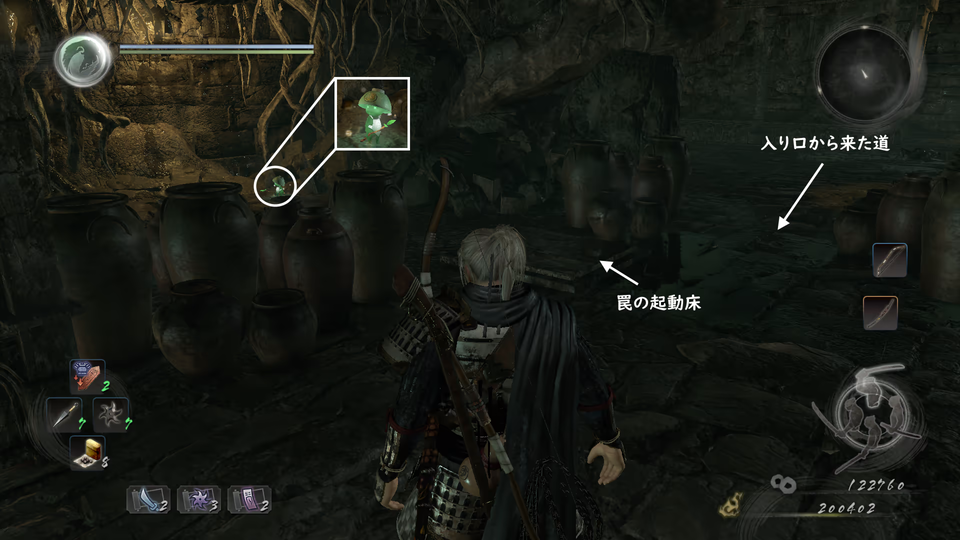Activate the blue sword scroll slot
The image size is (960, 540).
point(145,500)
